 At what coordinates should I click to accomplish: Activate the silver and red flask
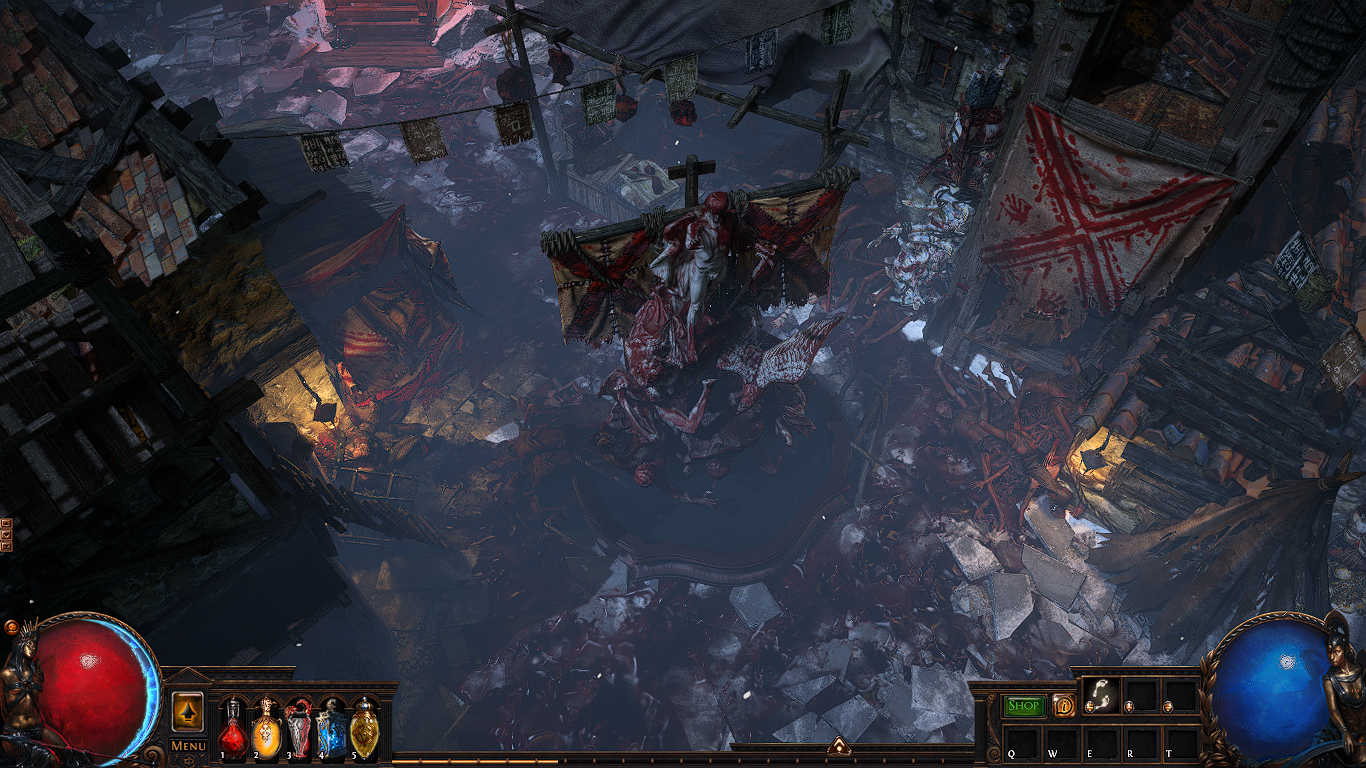coord(299,727)
